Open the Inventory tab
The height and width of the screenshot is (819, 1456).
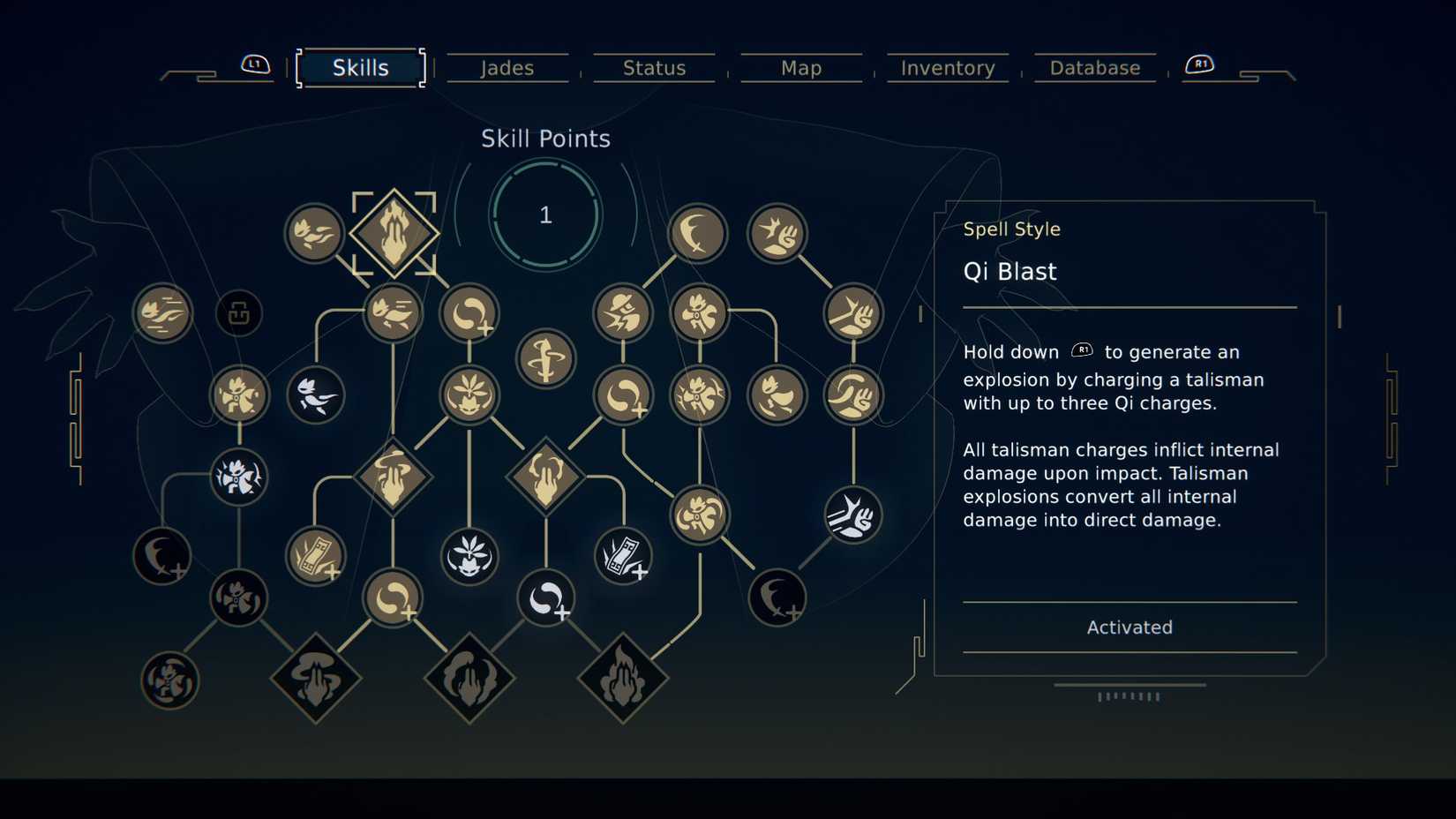[x=947, y=67]
